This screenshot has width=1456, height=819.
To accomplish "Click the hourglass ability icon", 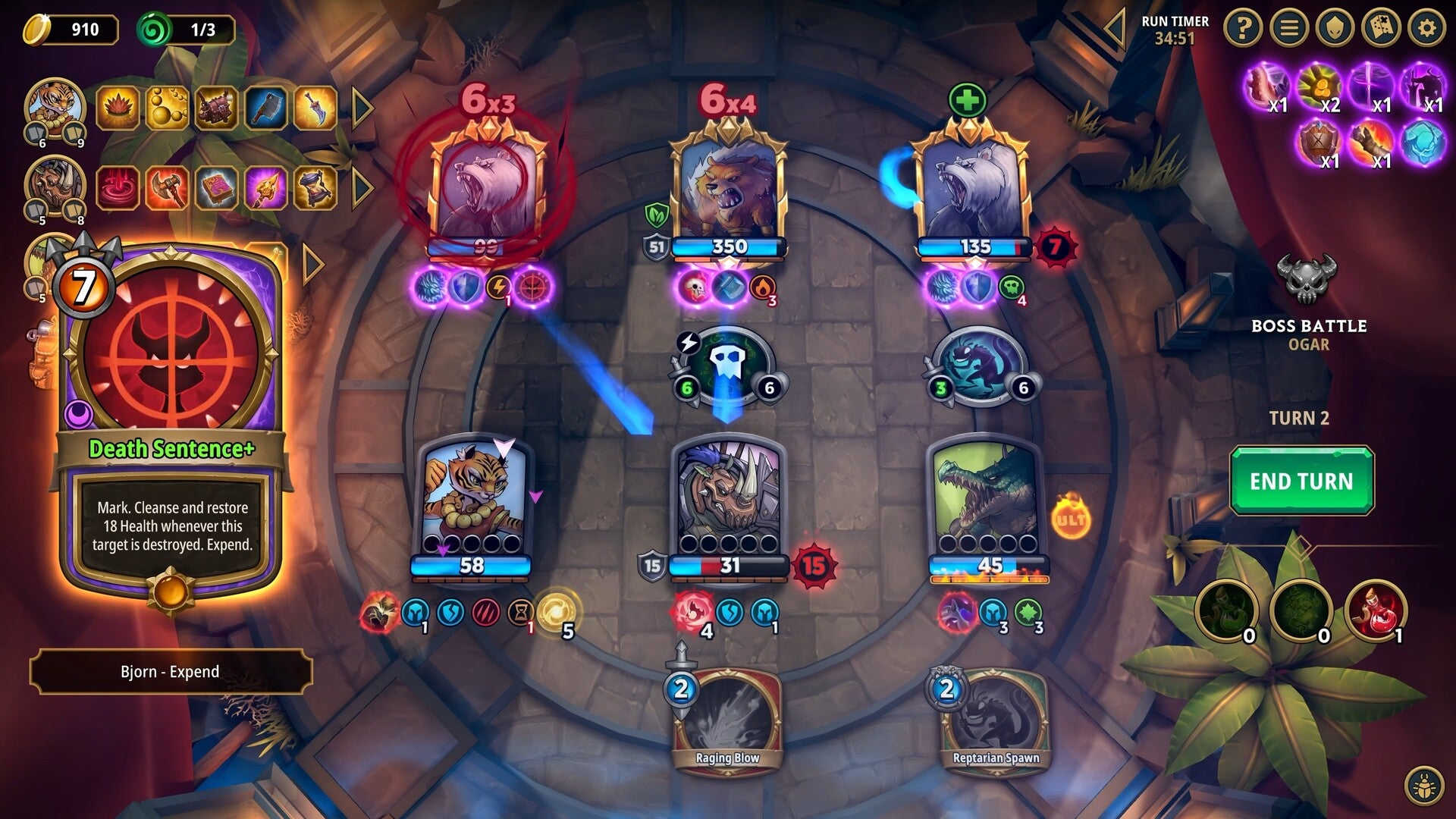I will tap(315, 187).
